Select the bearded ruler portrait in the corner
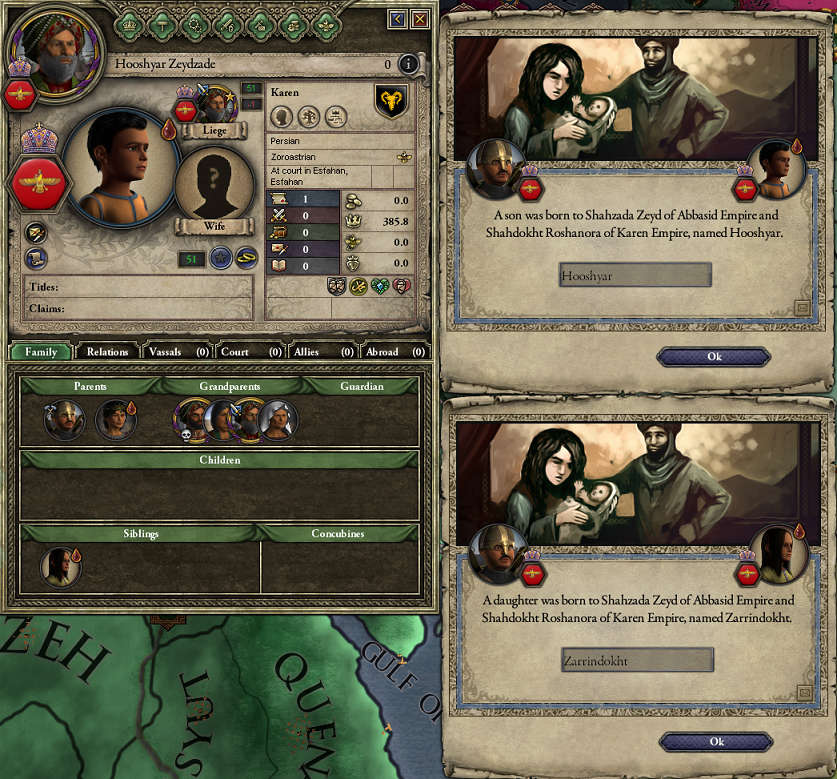The image size is (837, 779). point(44,47)
